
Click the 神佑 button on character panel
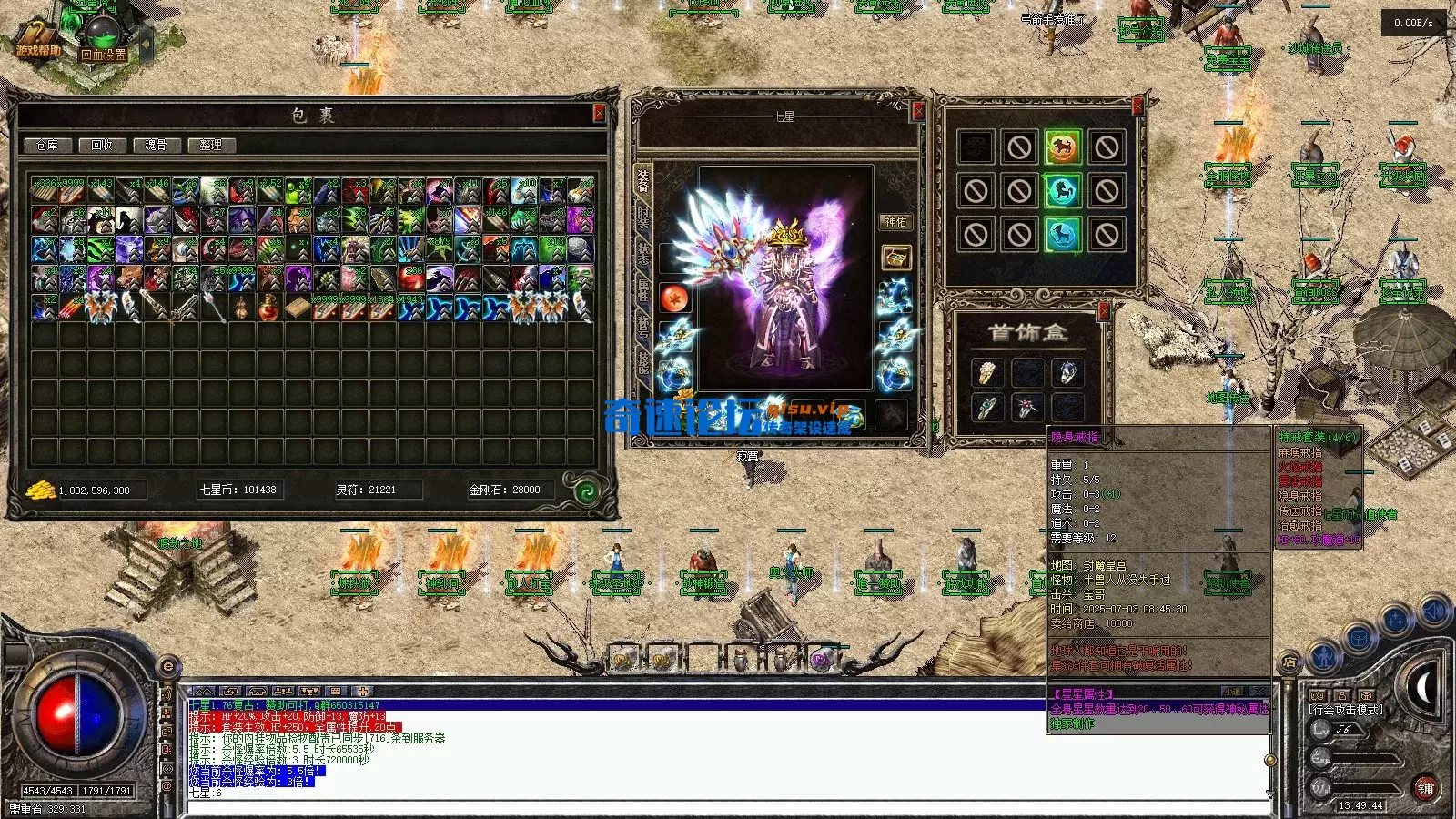[x=895, y=221]
